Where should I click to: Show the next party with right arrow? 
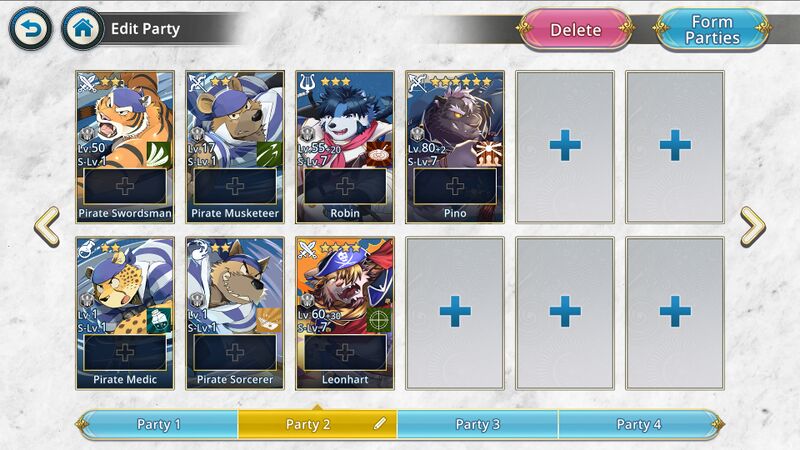tap(752, 227)
